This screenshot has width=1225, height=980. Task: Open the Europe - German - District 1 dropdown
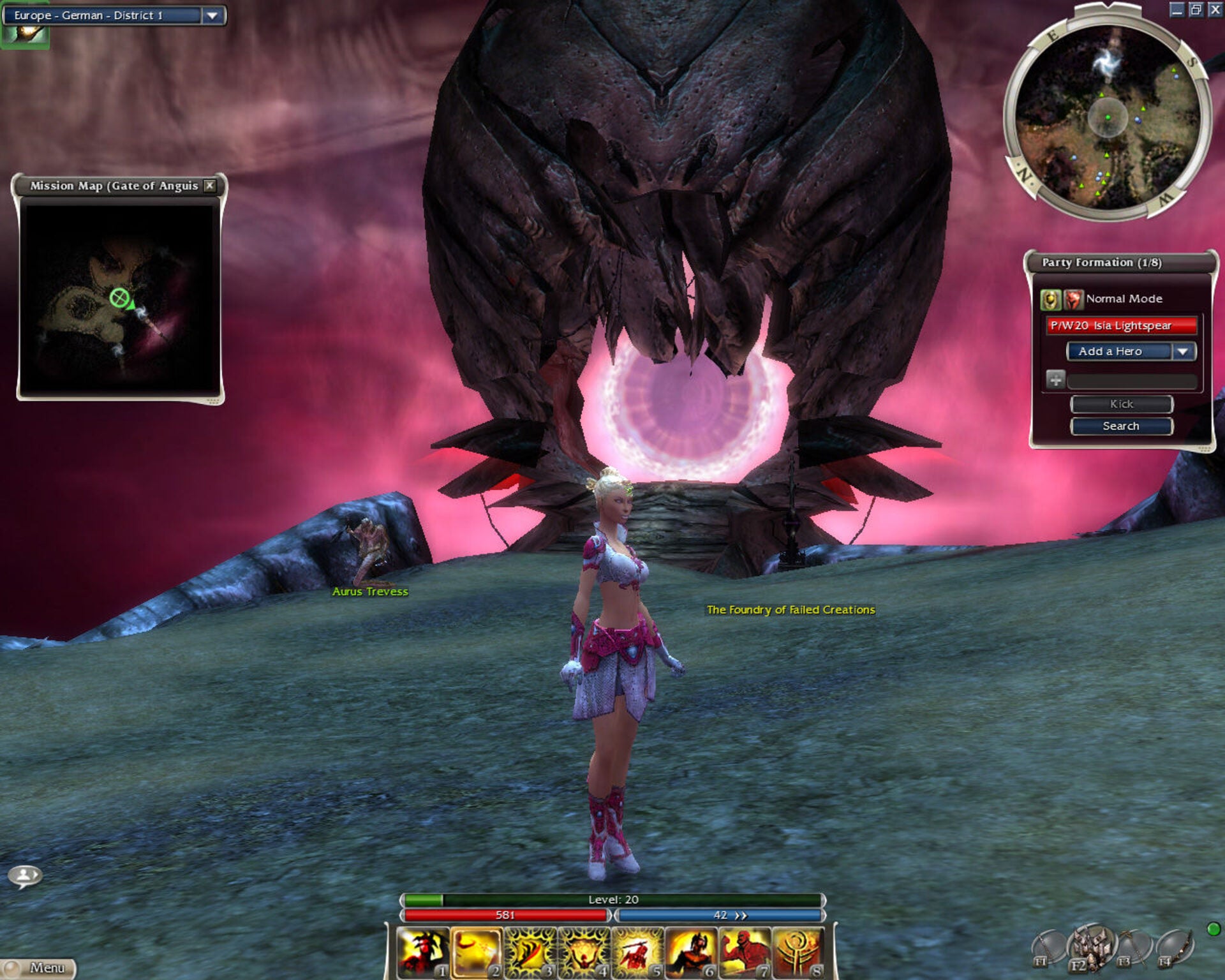pos(212,15)
